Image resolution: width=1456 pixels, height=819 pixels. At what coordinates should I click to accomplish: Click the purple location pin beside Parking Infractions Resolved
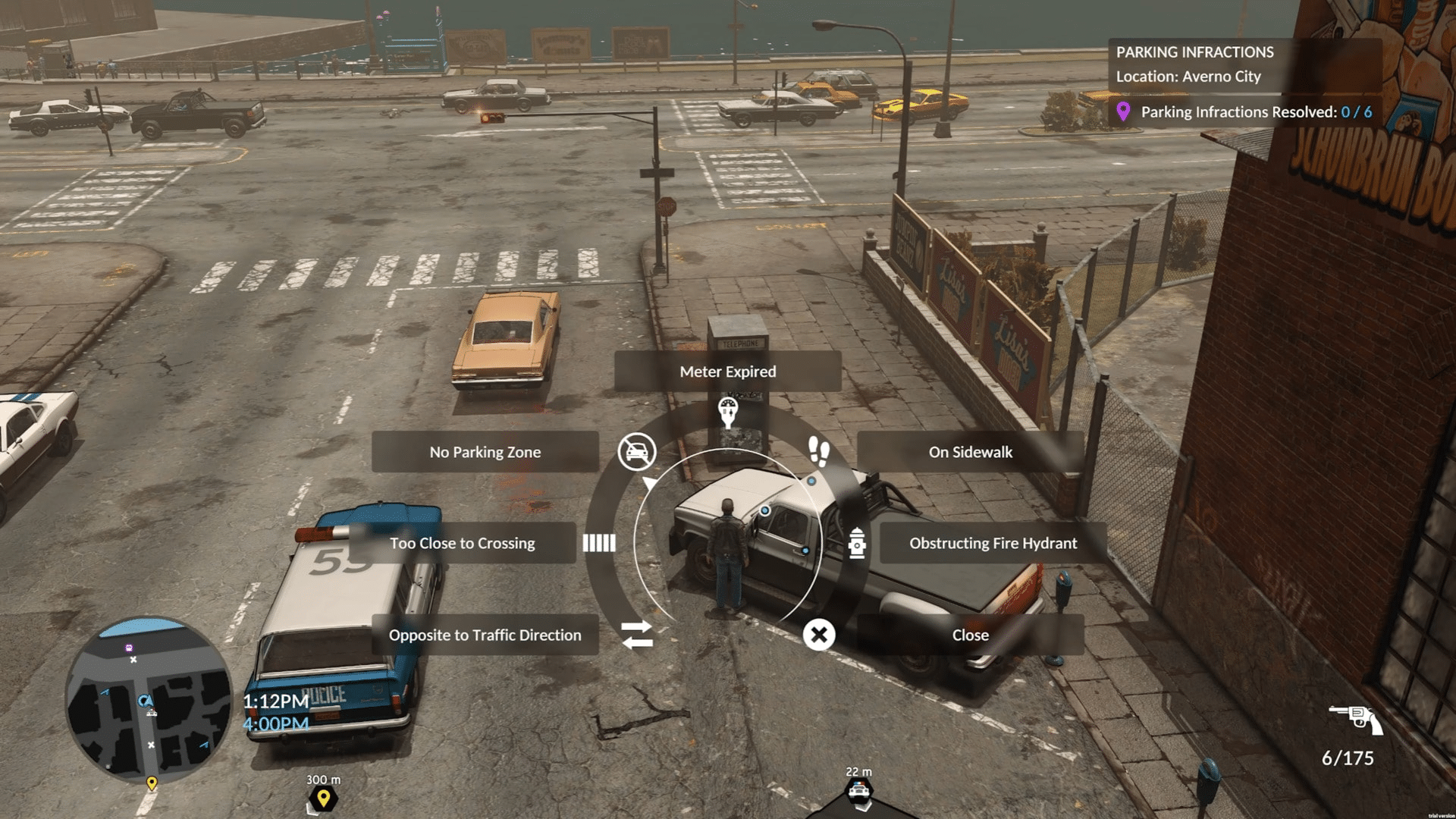[1125, 111]
